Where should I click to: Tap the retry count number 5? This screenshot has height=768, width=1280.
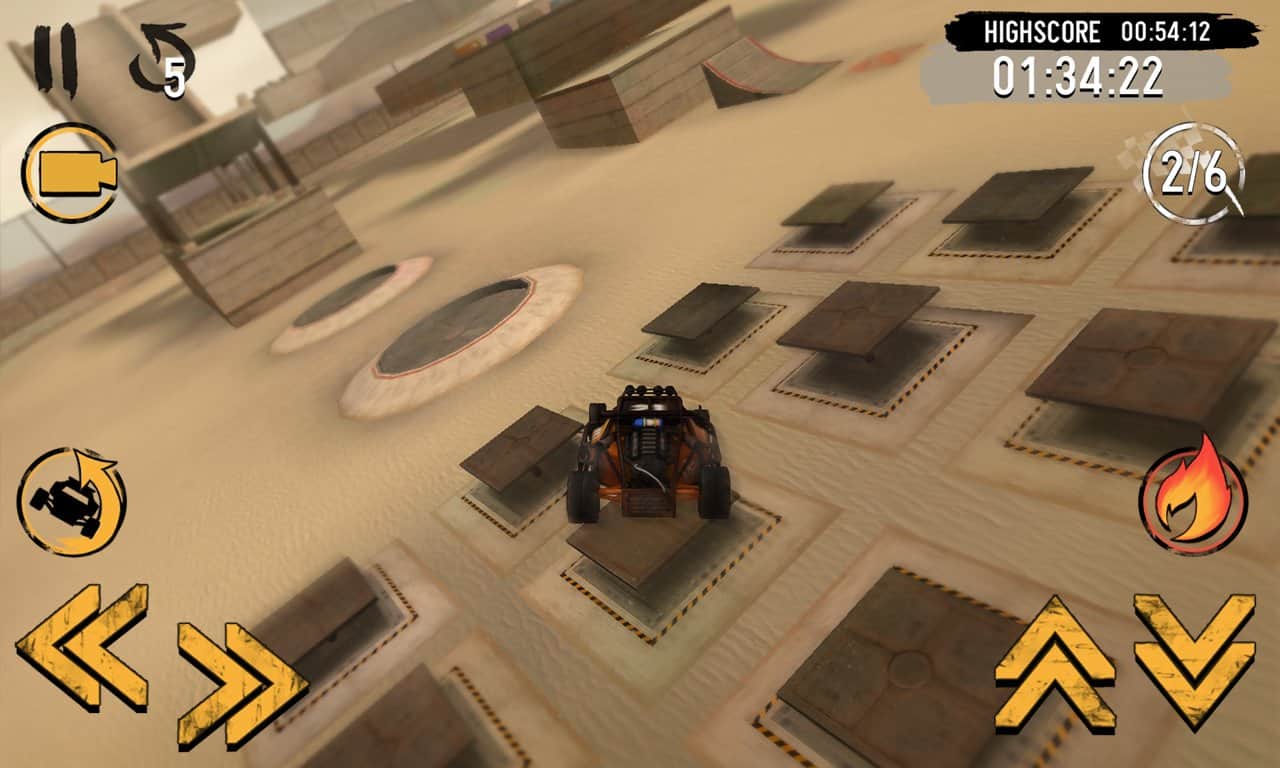[173, 78]
